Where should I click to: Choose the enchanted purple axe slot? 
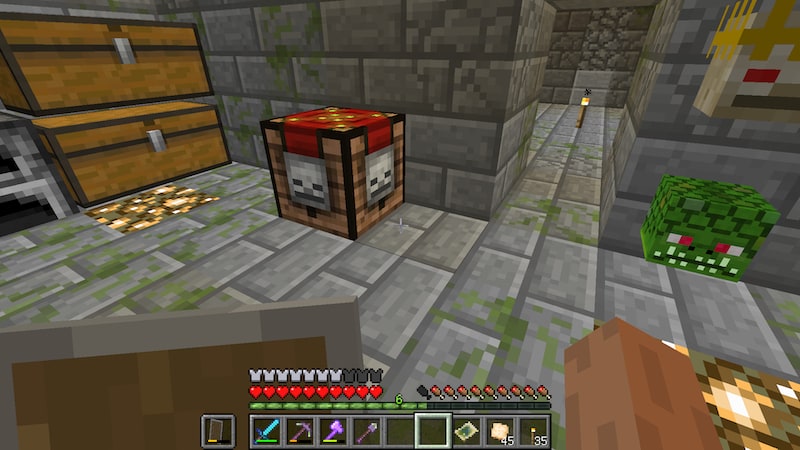point(334,431)
